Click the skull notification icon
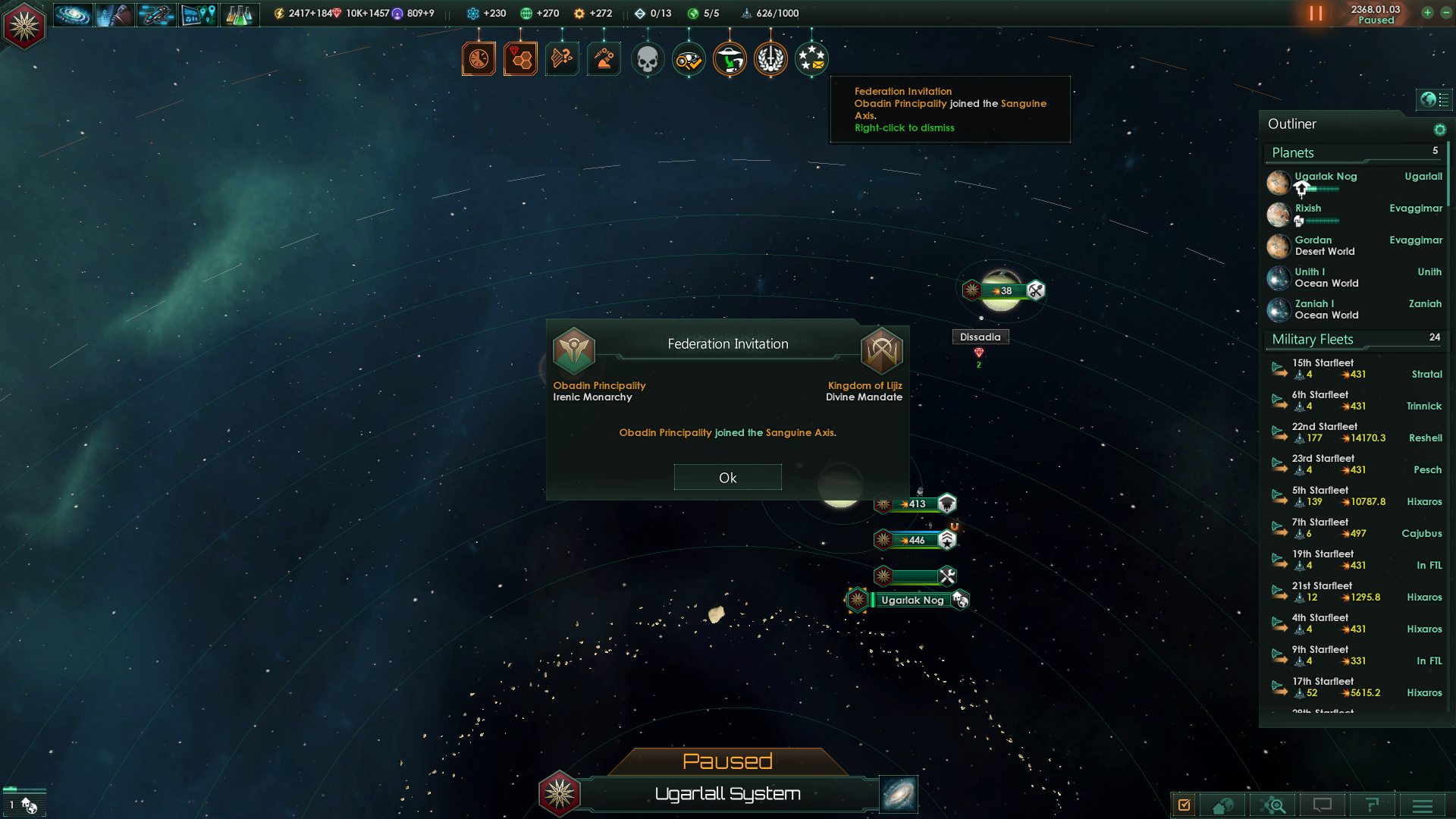Screen dimensions: 1456x819 pyautogui.click(x=647, y=59)
